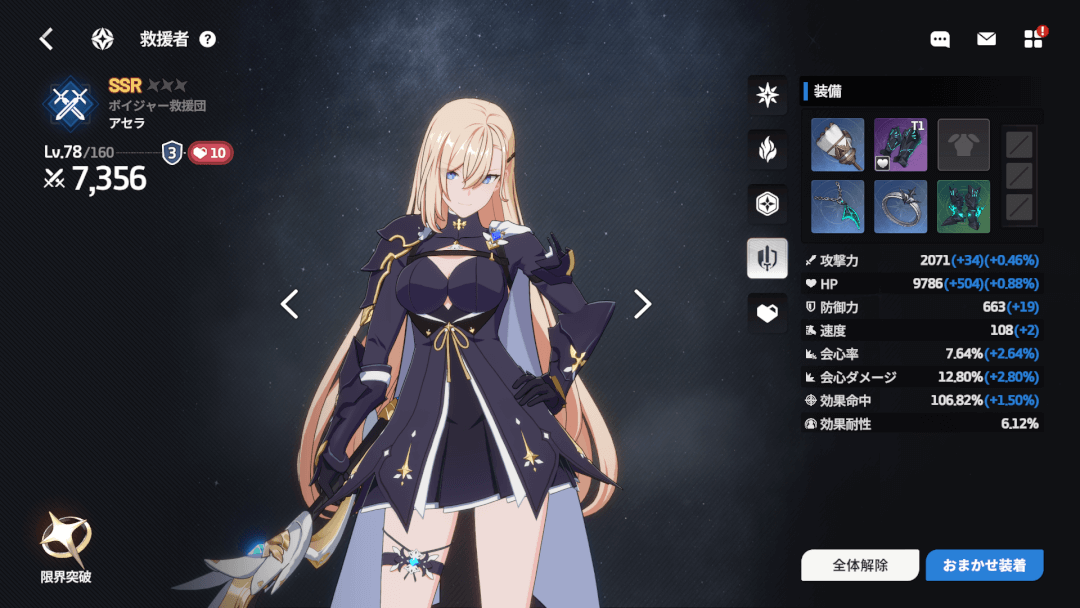Select the equipped boots slot

[963, 206]
